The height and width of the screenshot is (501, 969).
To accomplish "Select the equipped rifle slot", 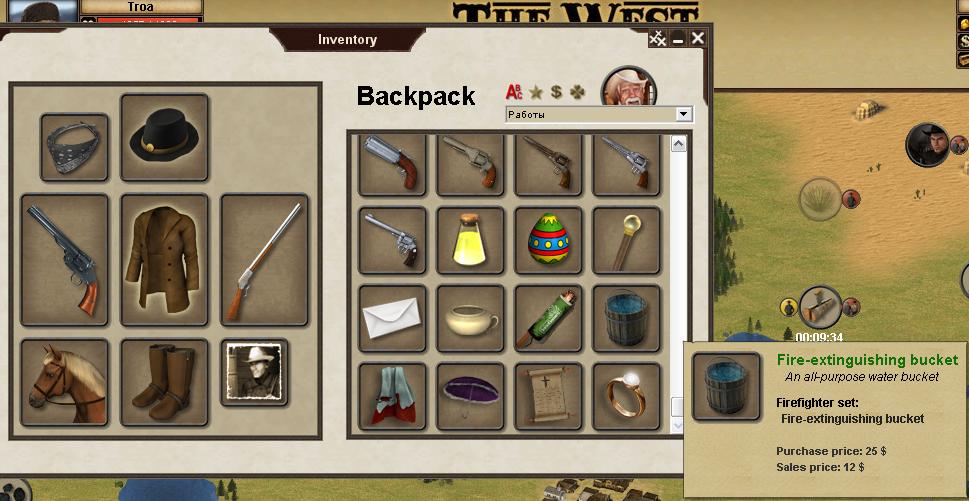I will click(264, 259).
